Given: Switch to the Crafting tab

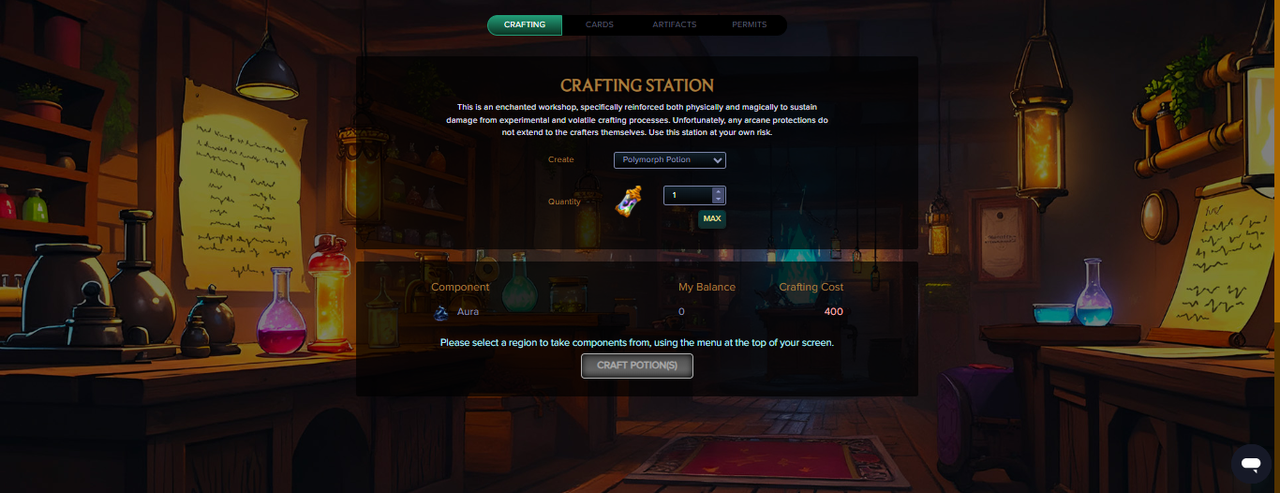Looking at the screenshot, I should coord(525,24).
